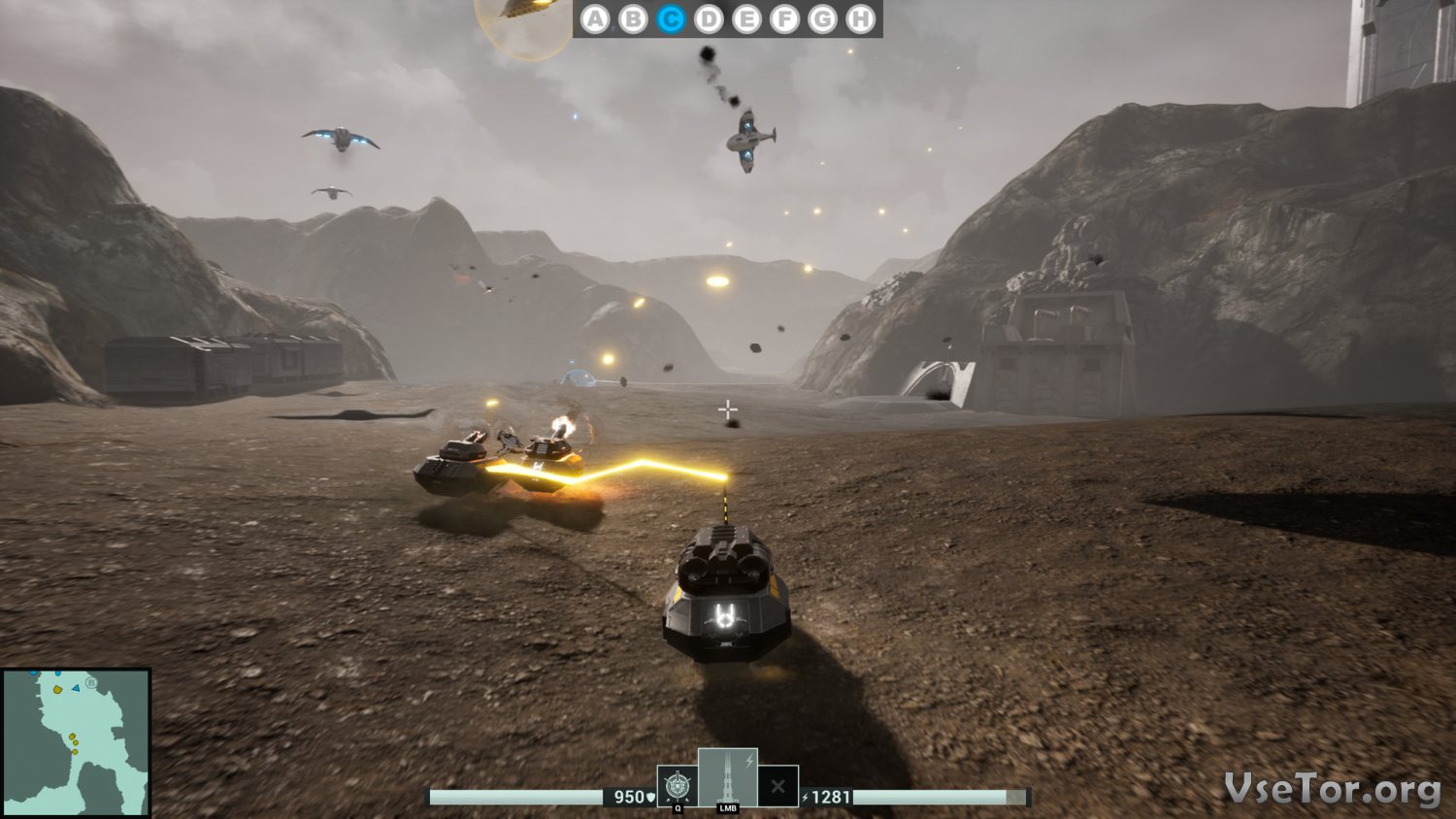
Task: Select control point G marker
Action: point(822,18)
